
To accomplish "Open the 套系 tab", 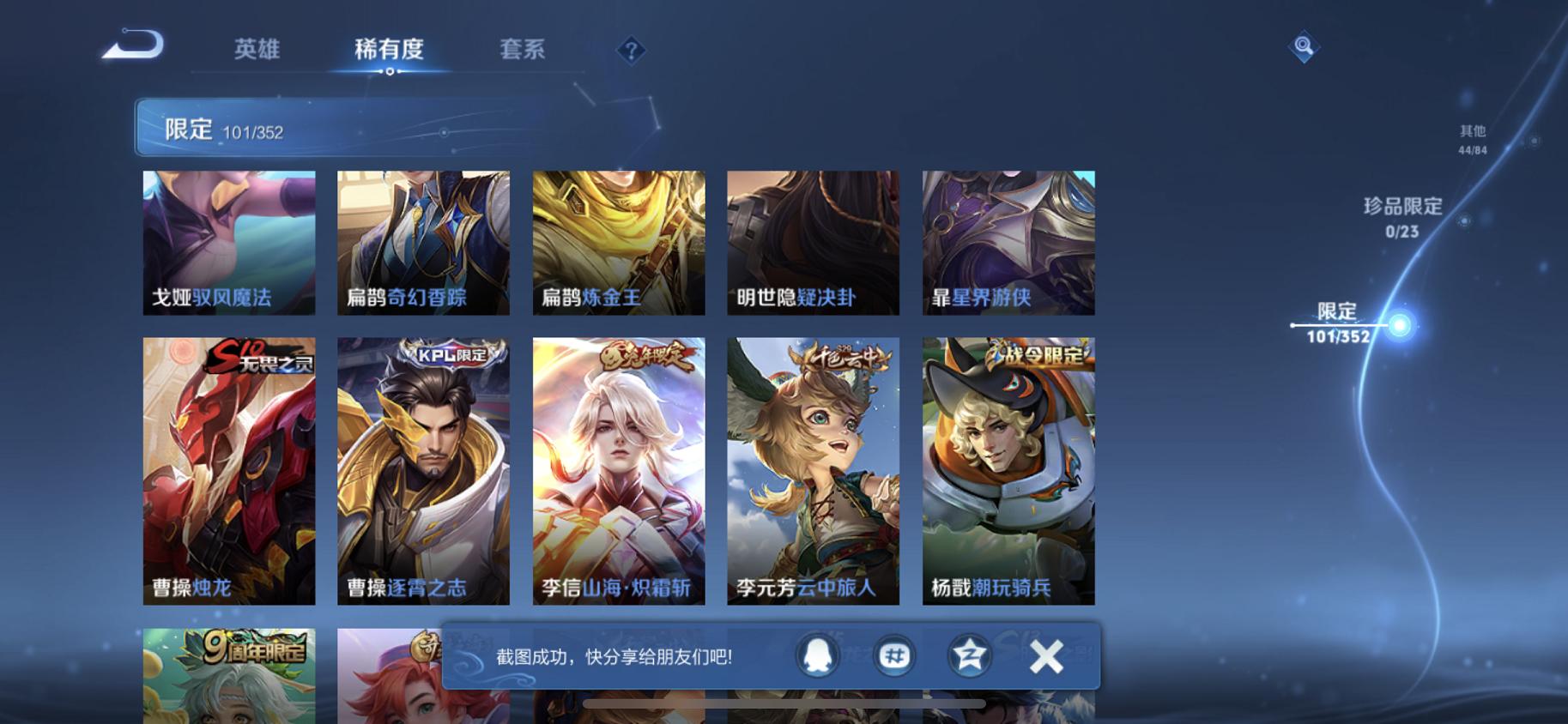I will (520, 50).
